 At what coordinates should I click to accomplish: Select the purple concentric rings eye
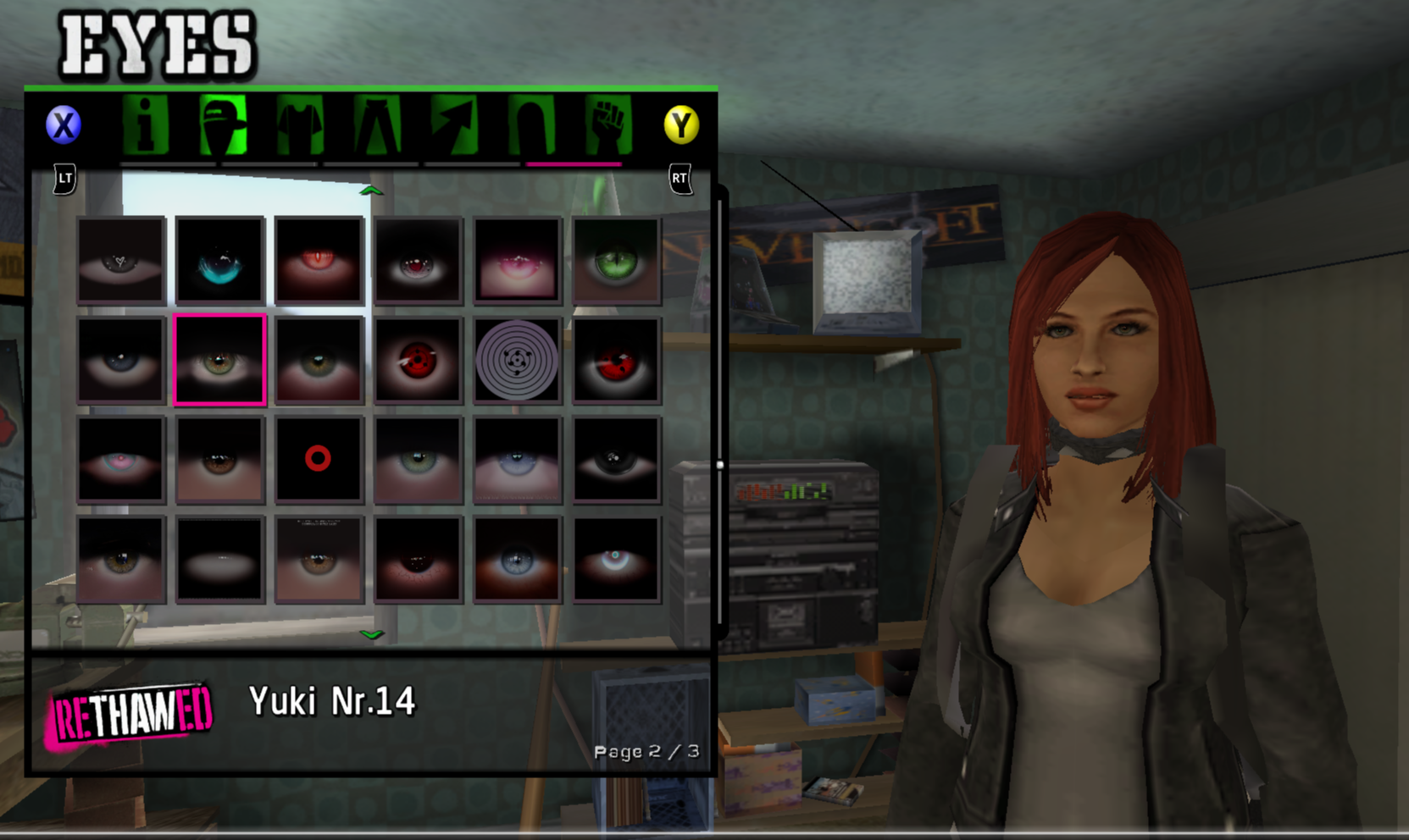(517, 360)
